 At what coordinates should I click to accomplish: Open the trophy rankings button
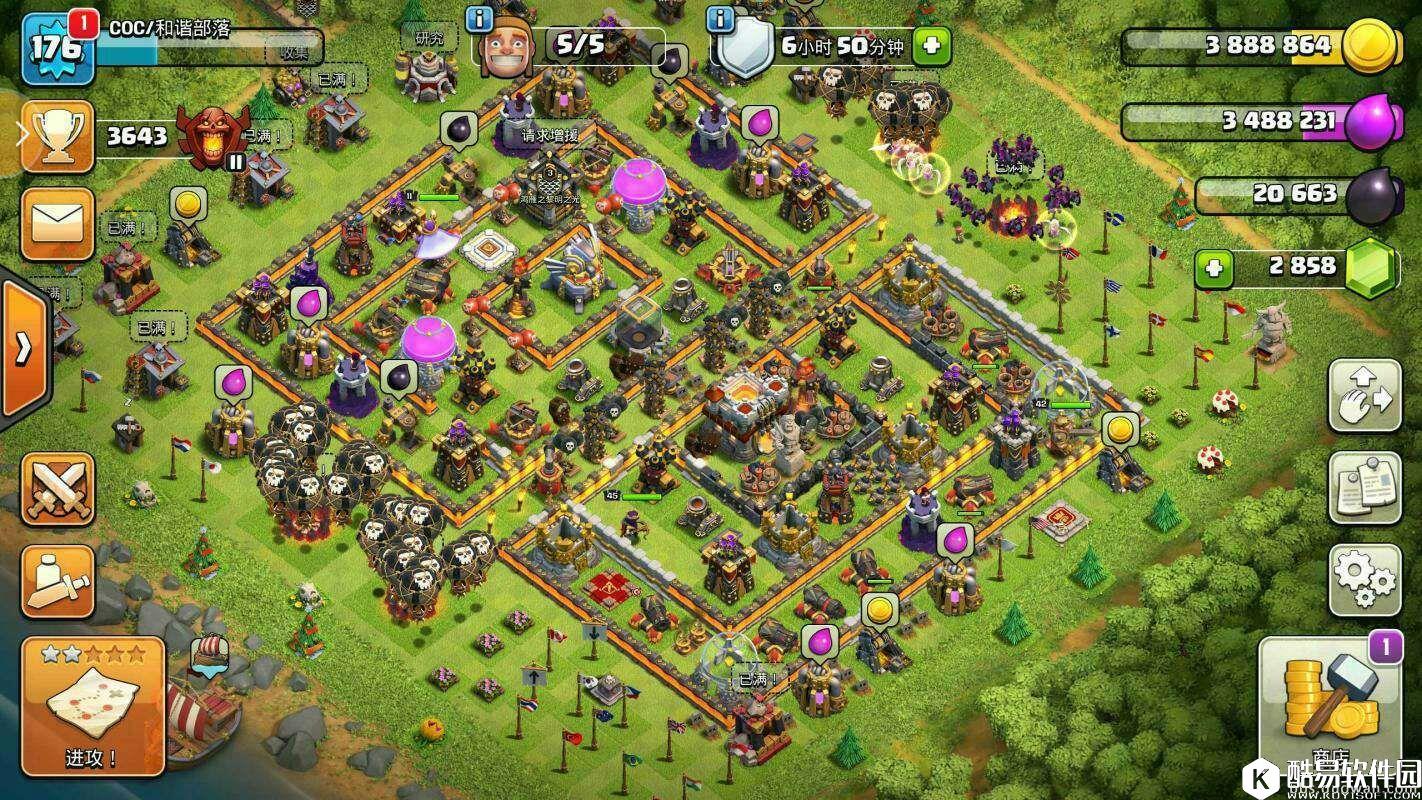point(57,136)
